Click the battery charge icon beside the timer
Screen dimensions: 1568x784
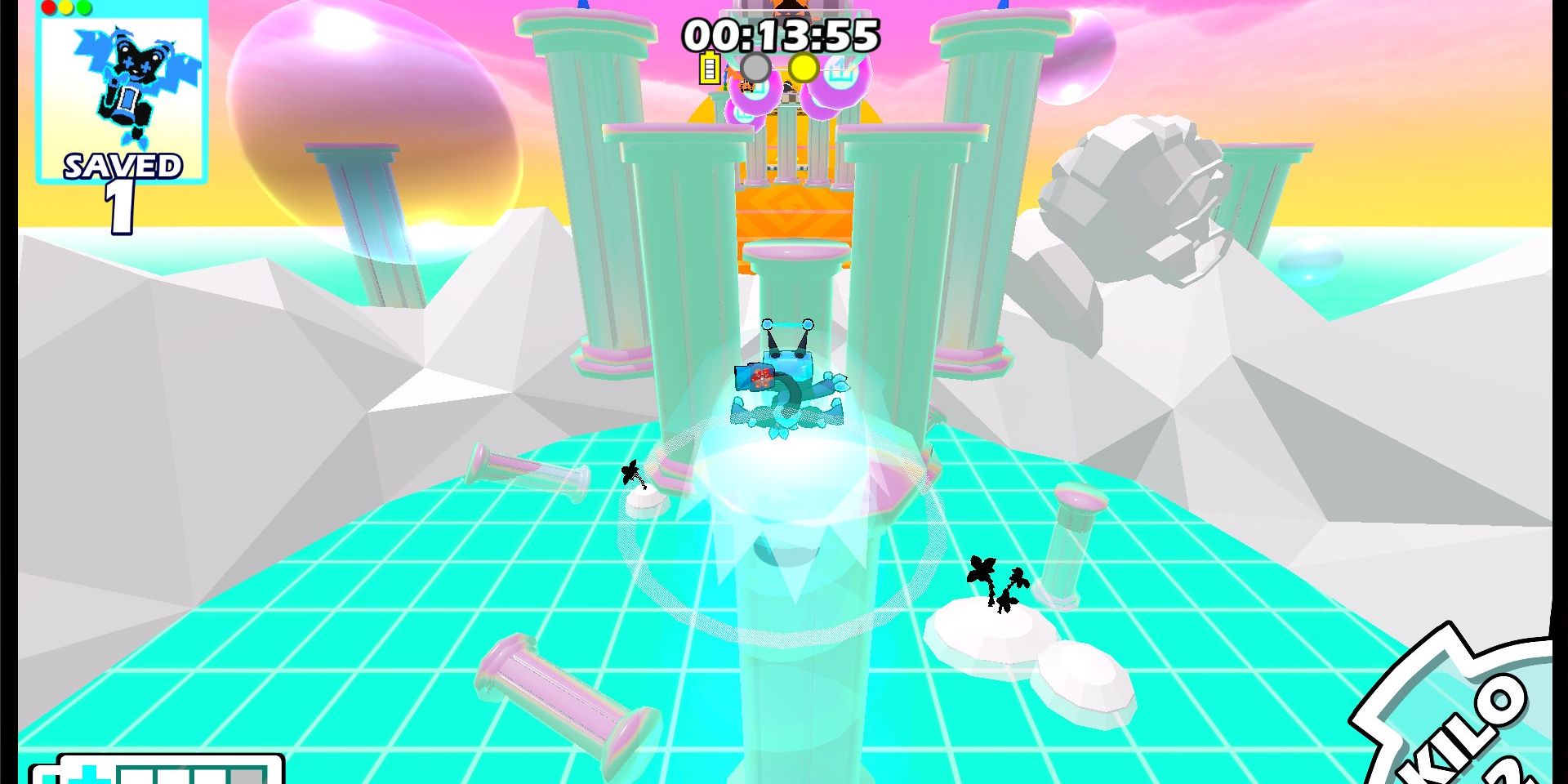709,67
